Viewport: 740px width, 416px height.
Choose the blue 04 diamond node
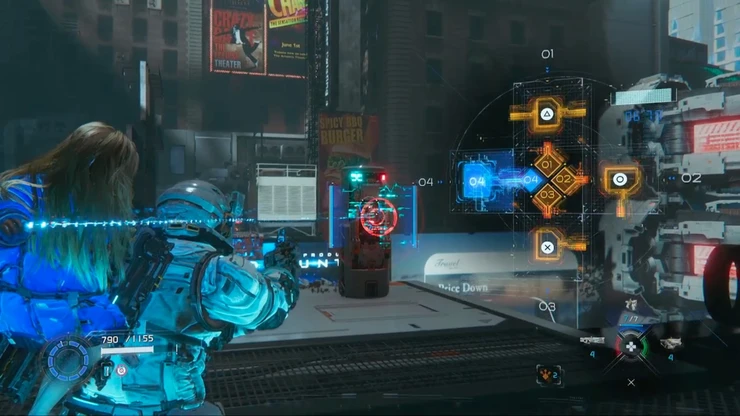point(531,180)
